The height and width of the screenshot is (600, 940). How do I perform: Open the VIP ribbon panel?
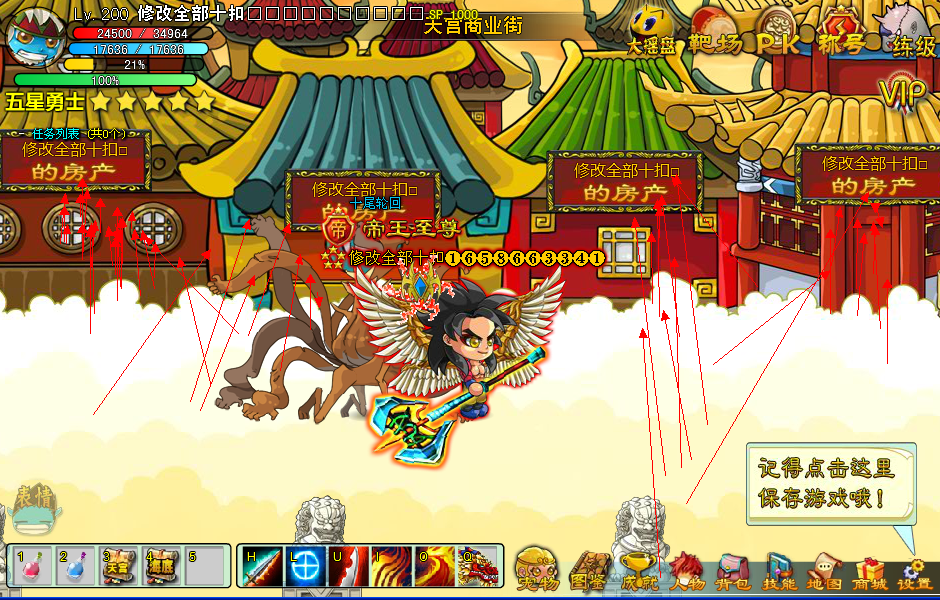(904, 92)
